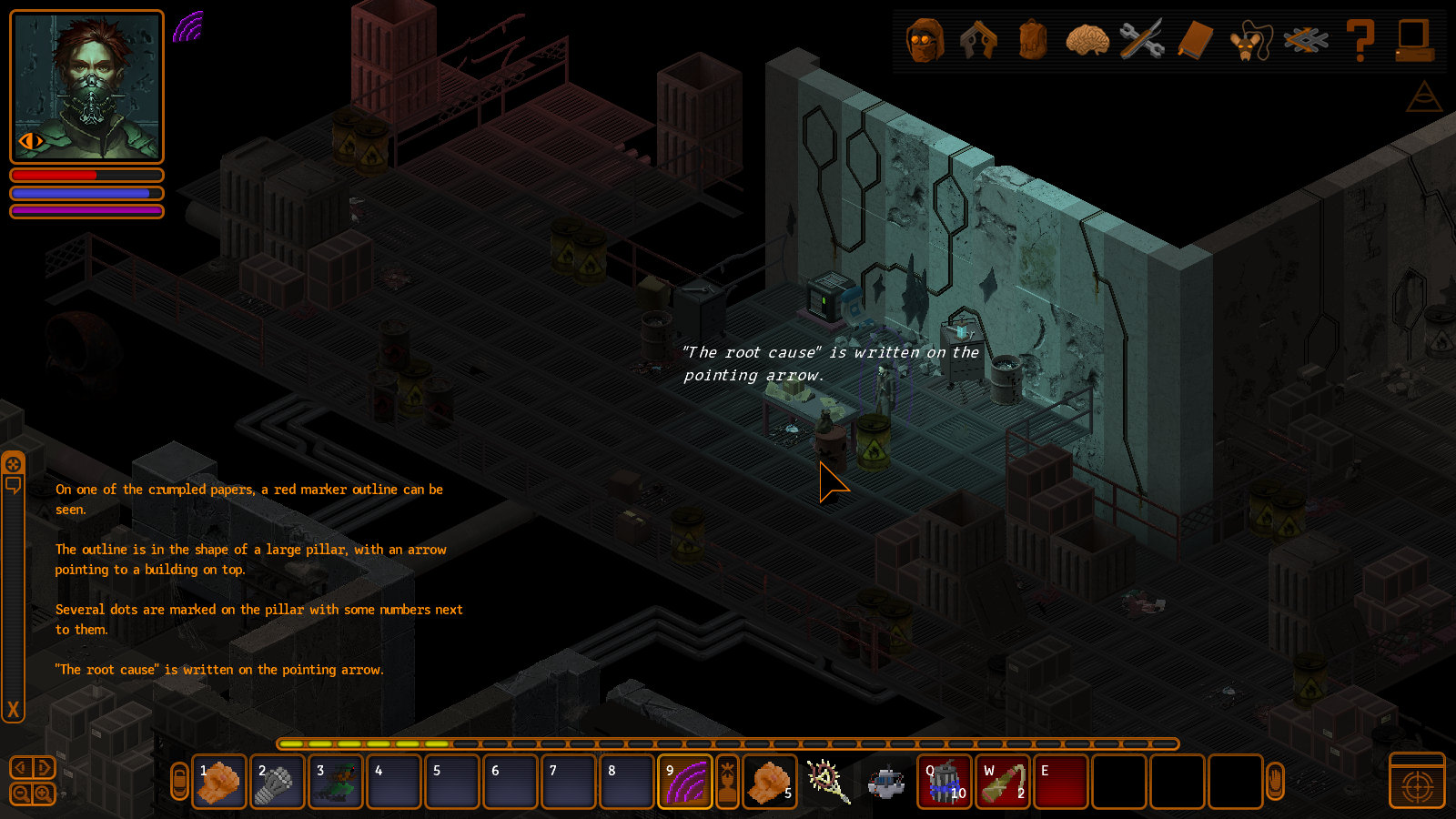Zoom in with the plus magnifier button
Image resolution: width=1456 pixels, height=819 pixels.
(x=43, y=794)
